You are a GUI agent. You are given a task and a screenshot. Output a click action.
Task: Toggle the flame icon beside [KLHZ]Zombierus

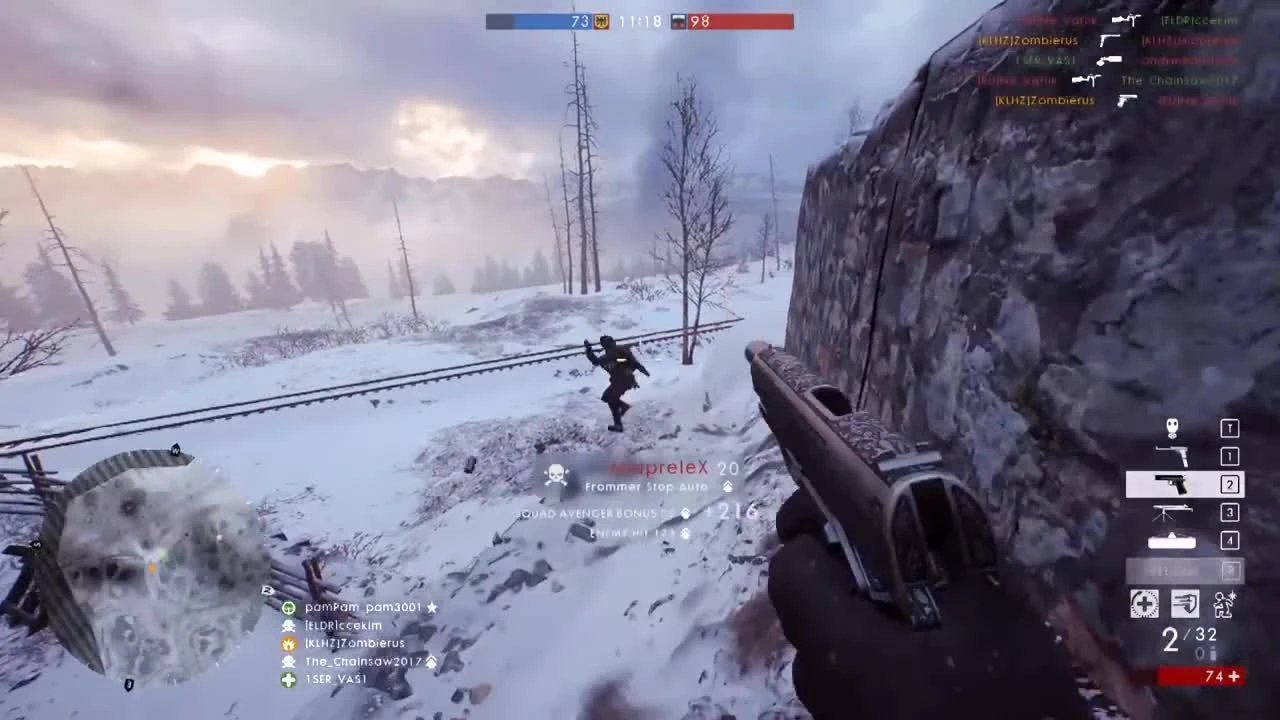pos(289,643)
